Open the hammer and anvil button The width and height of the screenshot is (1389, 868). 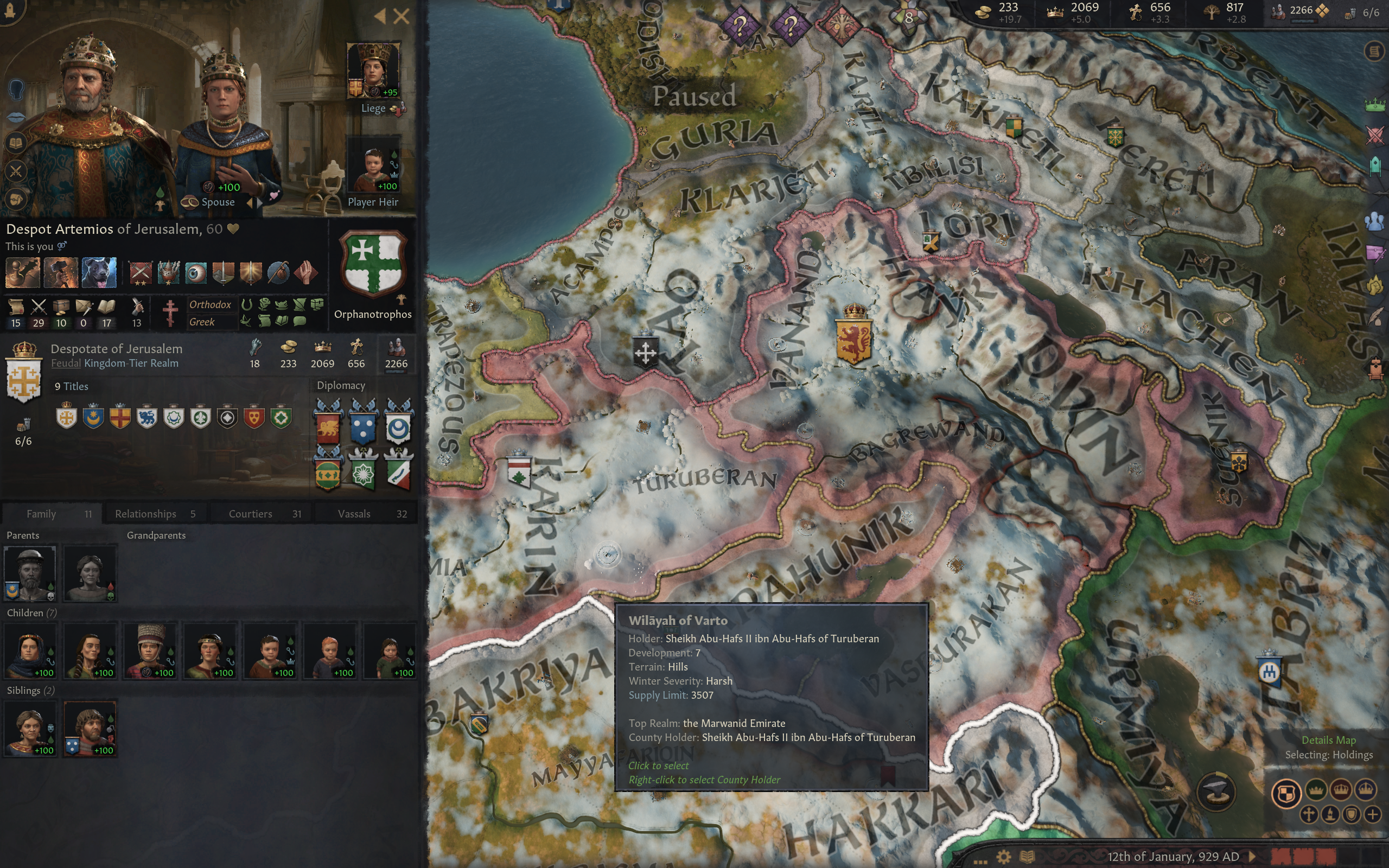pos(1216,793)
